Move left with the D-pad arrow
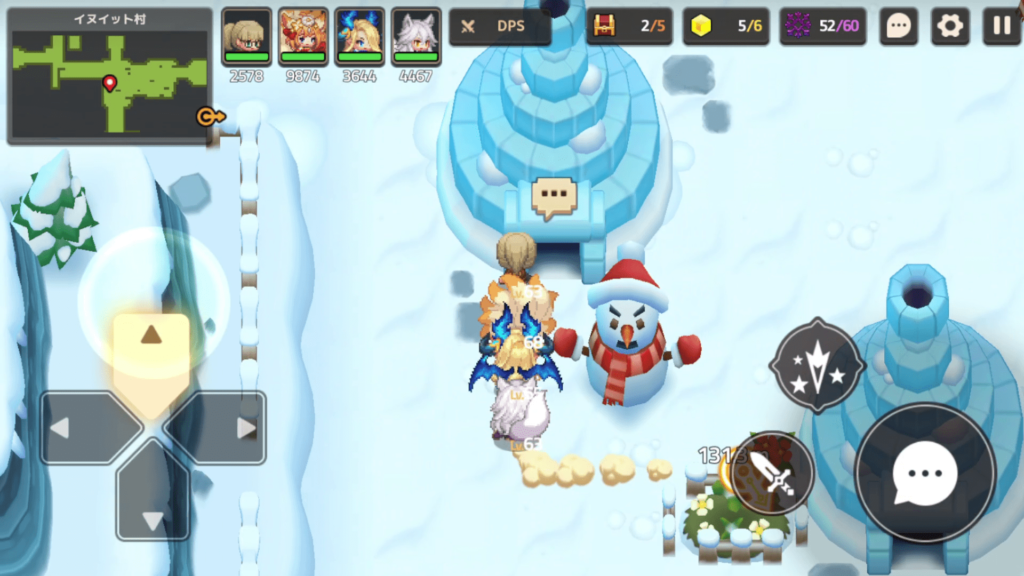This screenshot has height=576, width=1024. [80, 428]
